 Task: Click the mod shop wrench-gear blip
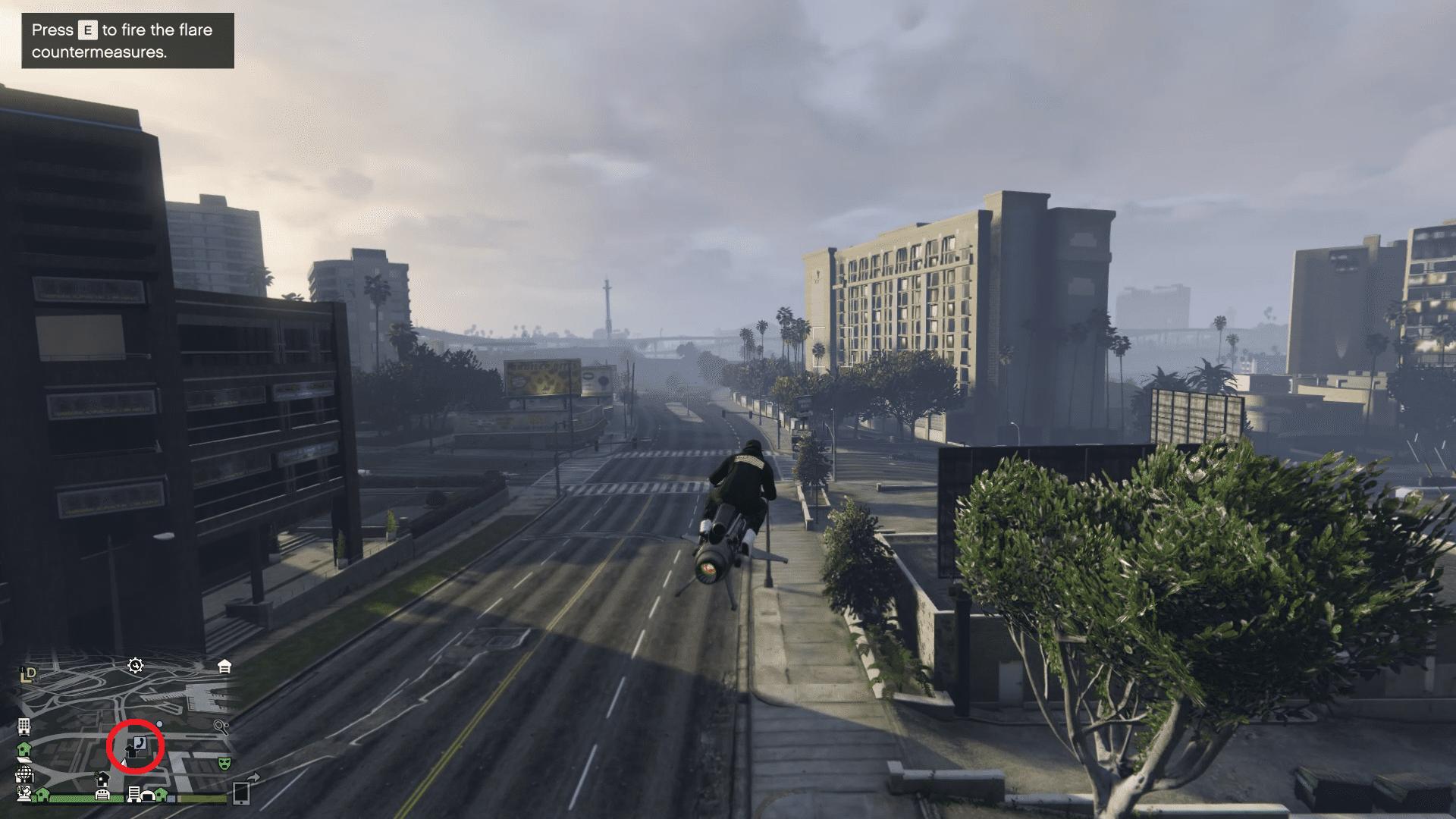tap(136, 666)
